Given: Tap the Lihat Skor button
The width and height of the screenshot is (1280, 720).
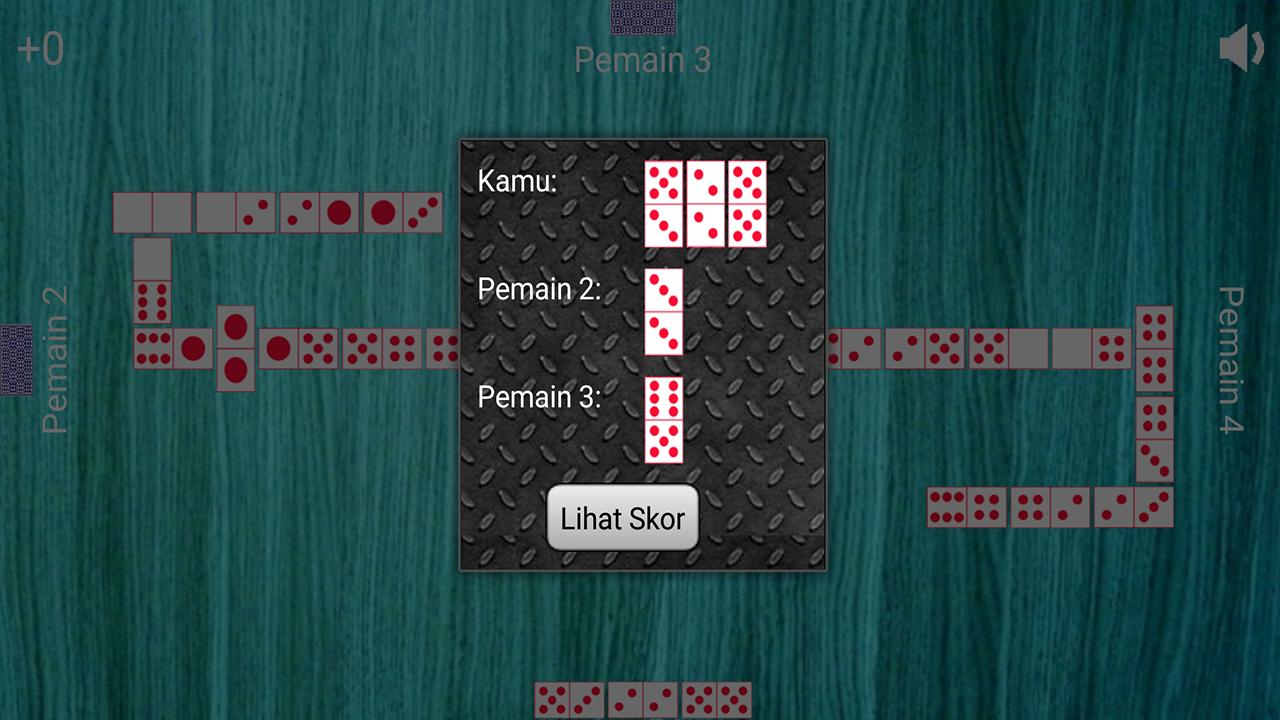Looking at the screenshot, I should click(x=622, y=518).
